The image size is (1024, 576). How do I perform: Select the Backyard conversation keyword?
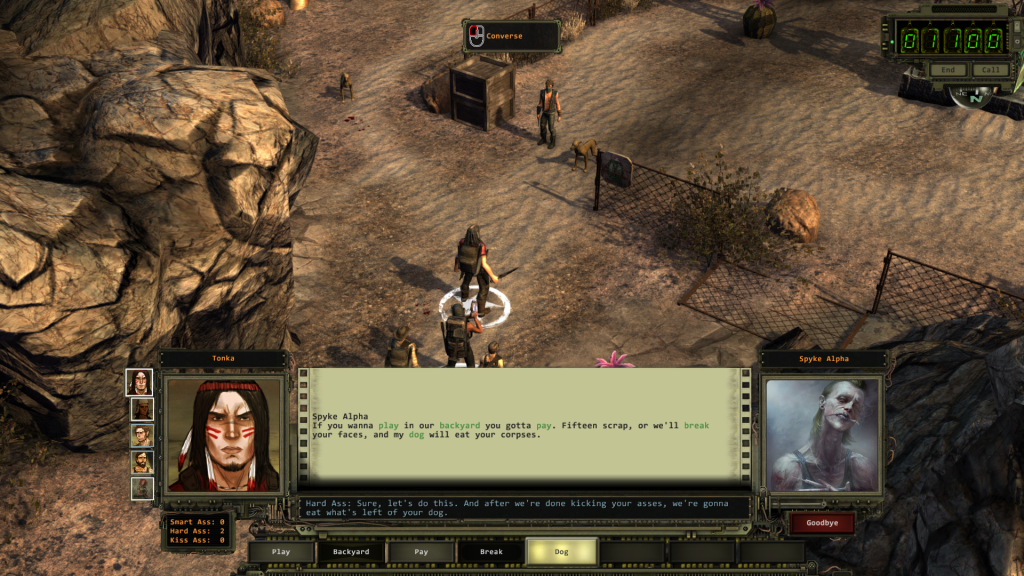(351, 551)
